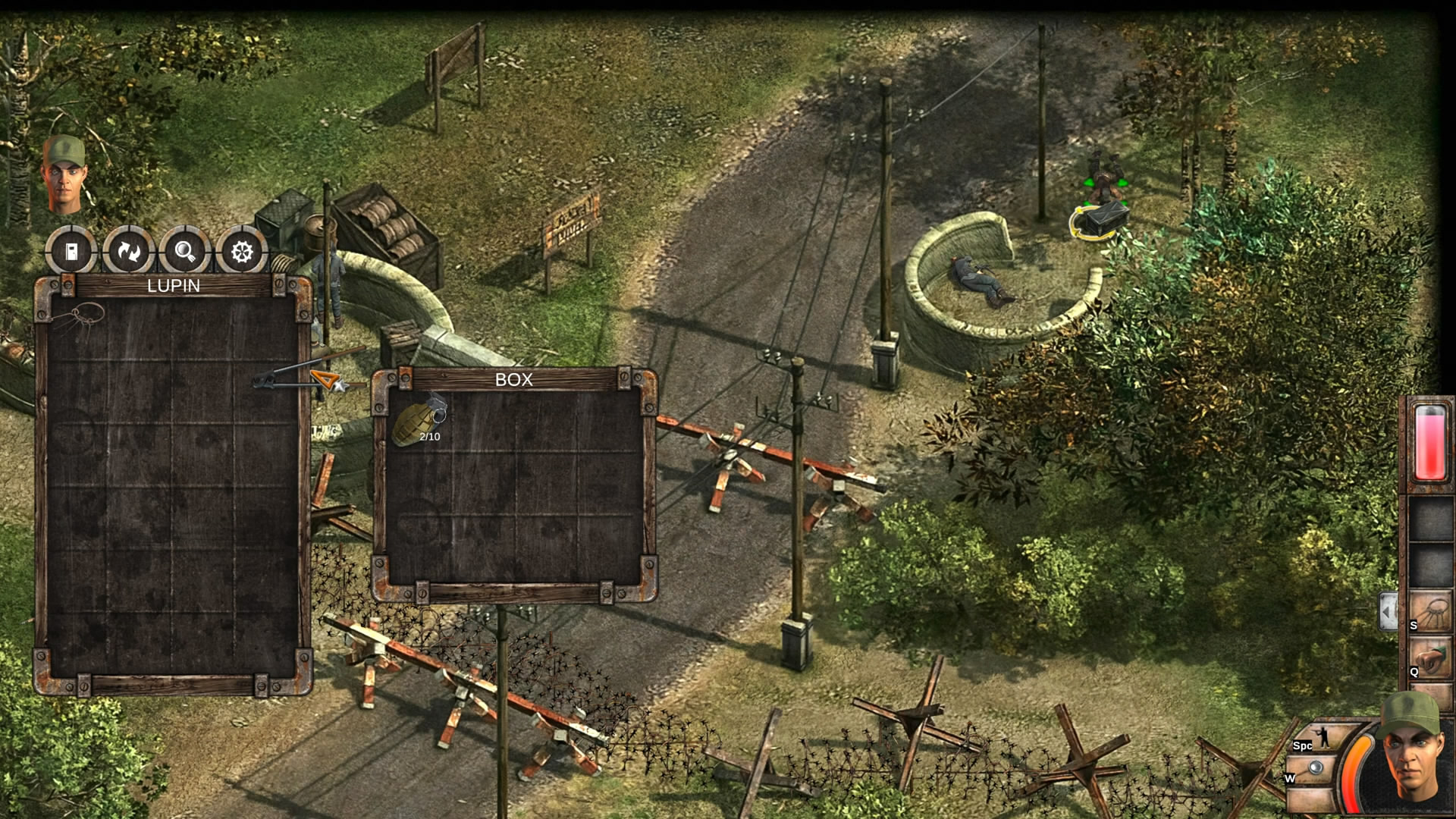Screen dimensions: 1456x819
Task: Click the two-arrow swap button
Action: pos(128,251)
